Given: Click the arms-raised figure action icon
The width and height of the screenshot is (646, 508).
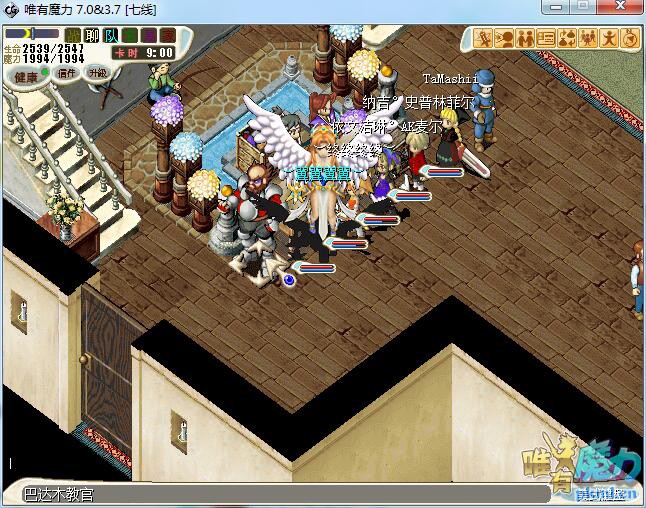Looking at the screenshot, I should (x=609, y=39).
